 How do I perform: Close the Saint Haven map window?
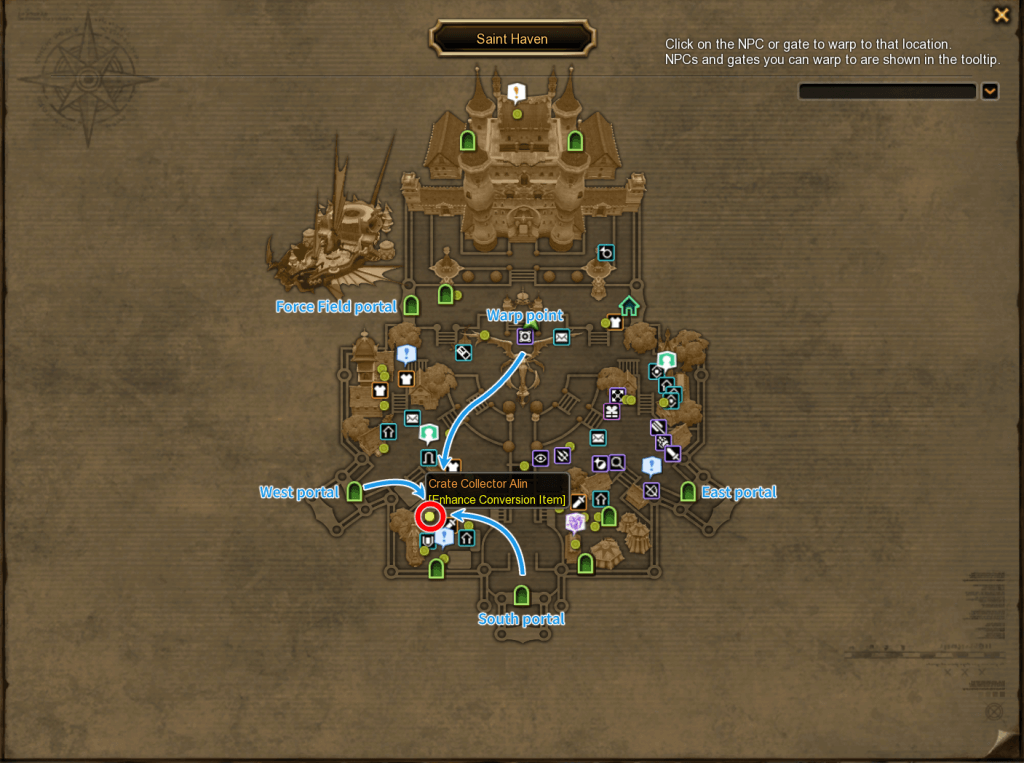pyautogui.click(x=1000, y=15)
